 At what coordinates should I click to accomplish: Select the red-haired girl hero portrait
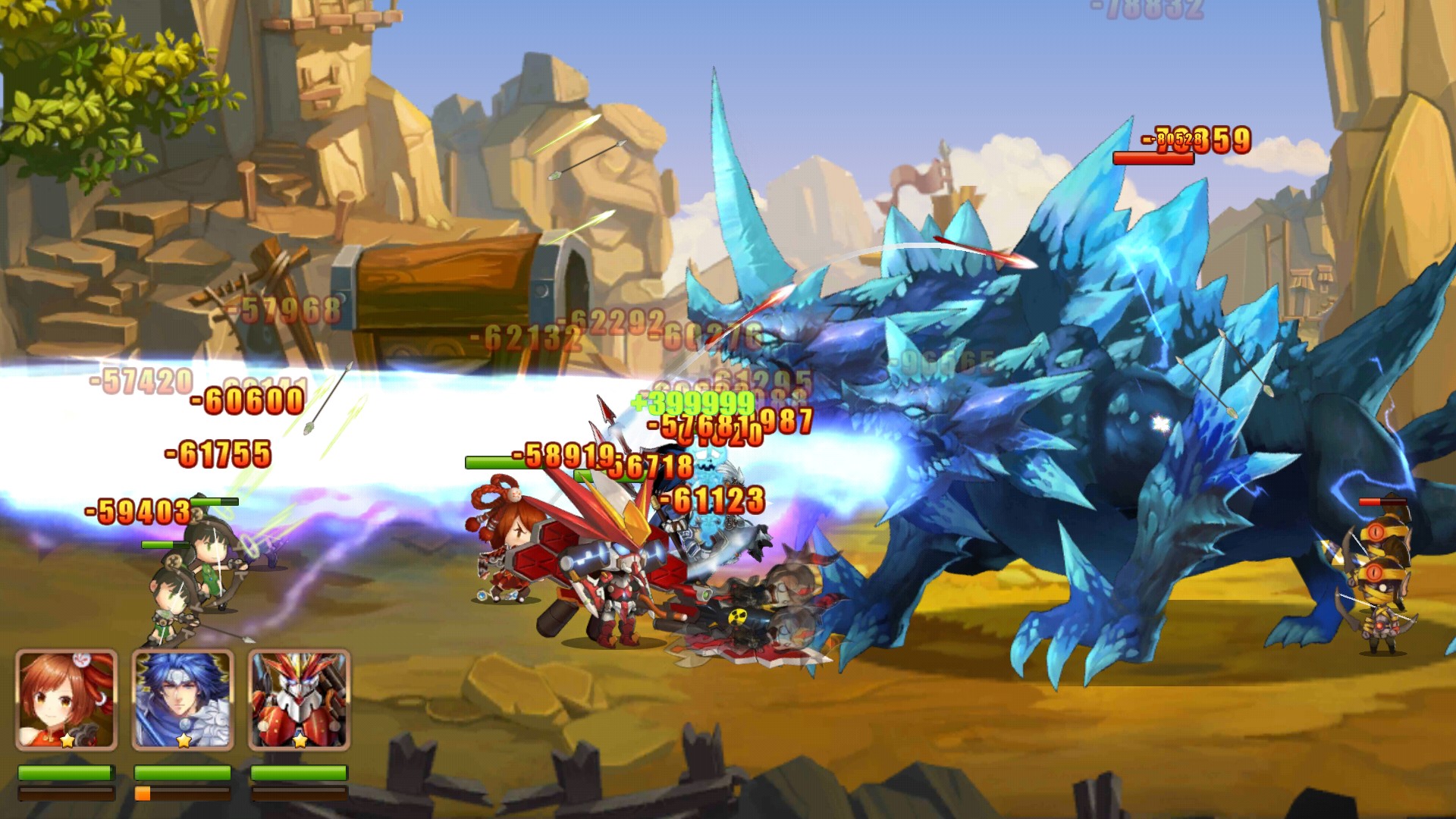tap(67, 699)
